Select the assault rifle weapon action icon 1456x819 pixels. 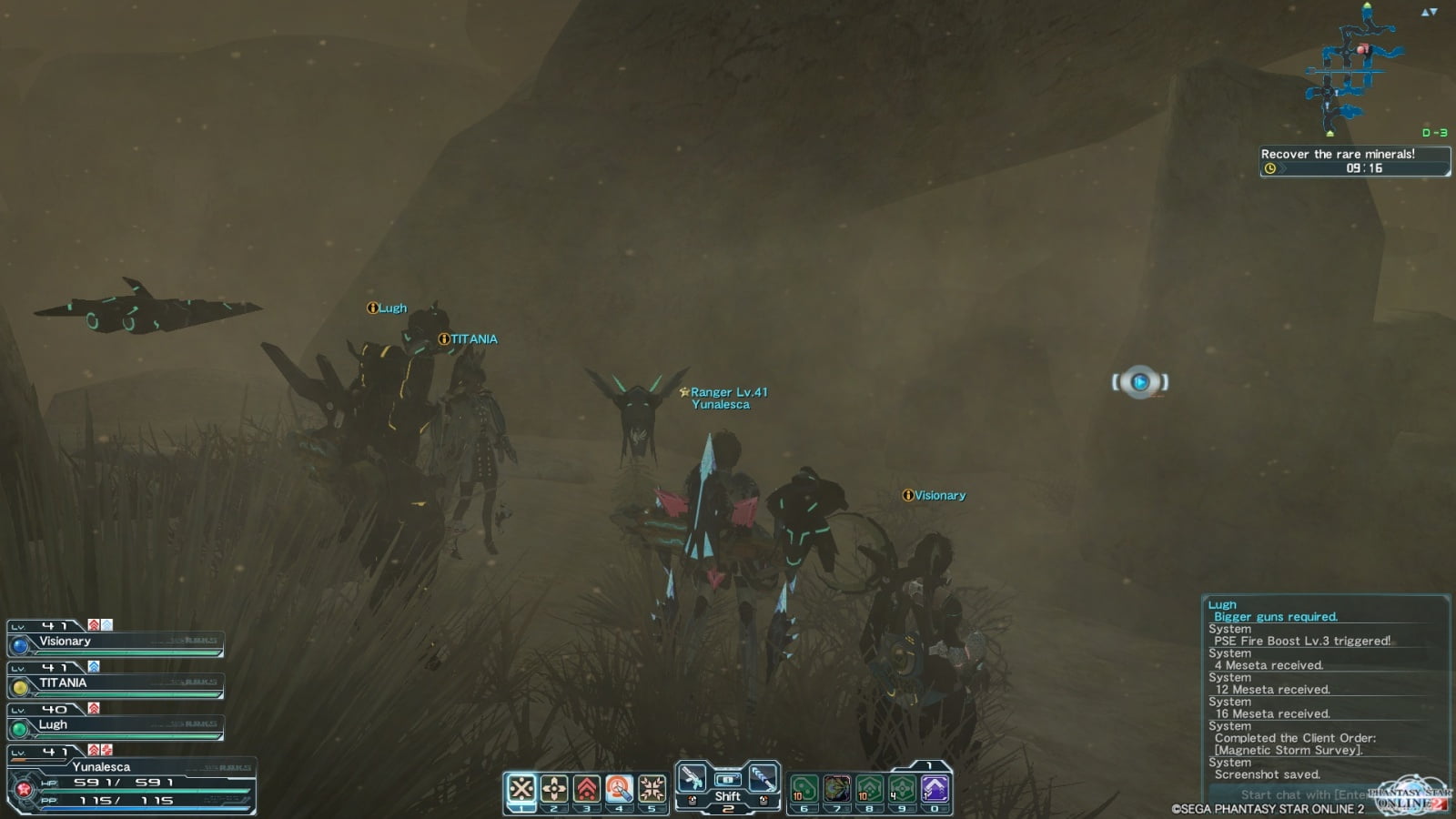693,778
